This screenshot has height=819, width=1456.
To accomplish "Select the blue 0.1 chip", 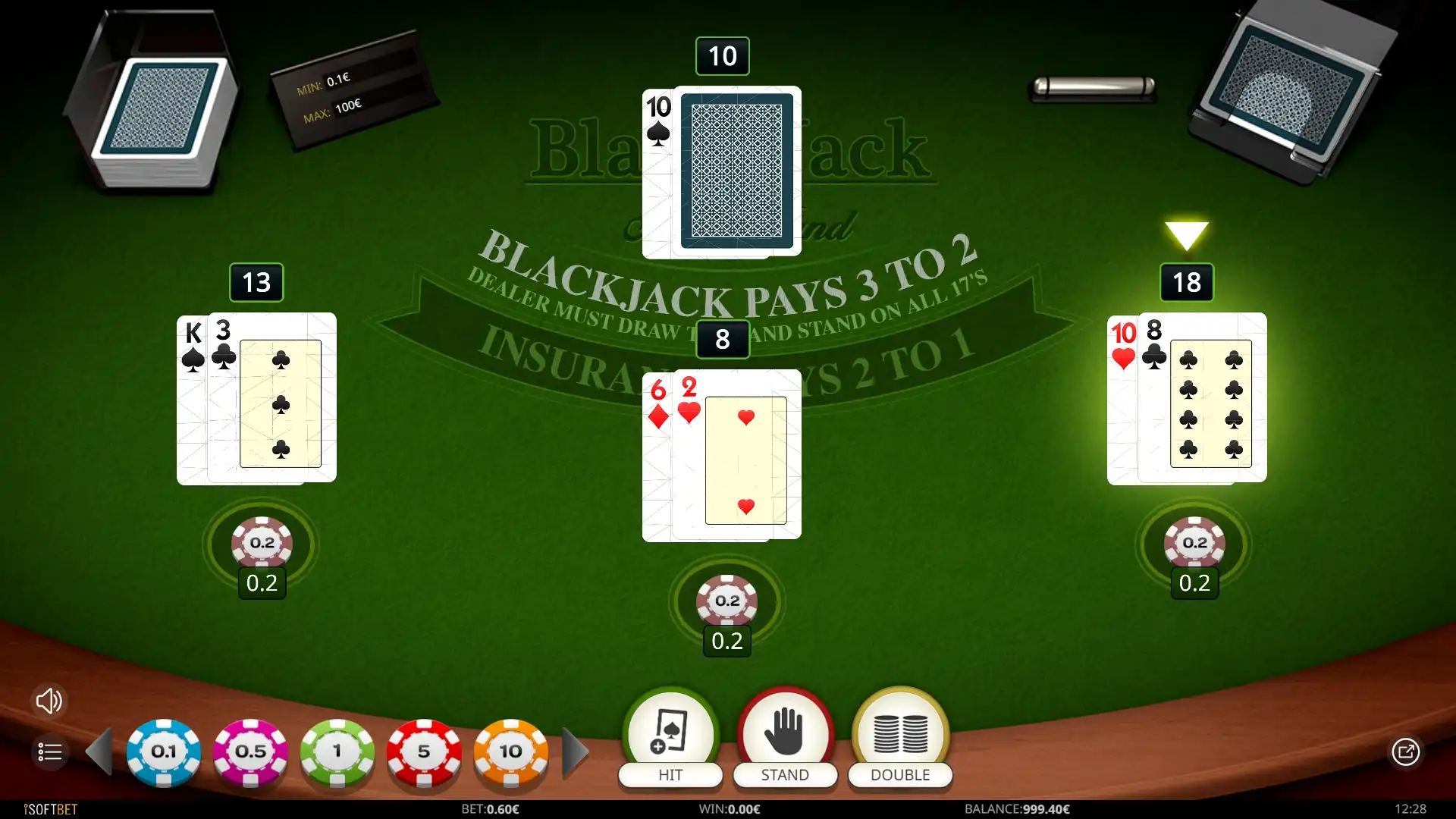I will click(164, 752).
